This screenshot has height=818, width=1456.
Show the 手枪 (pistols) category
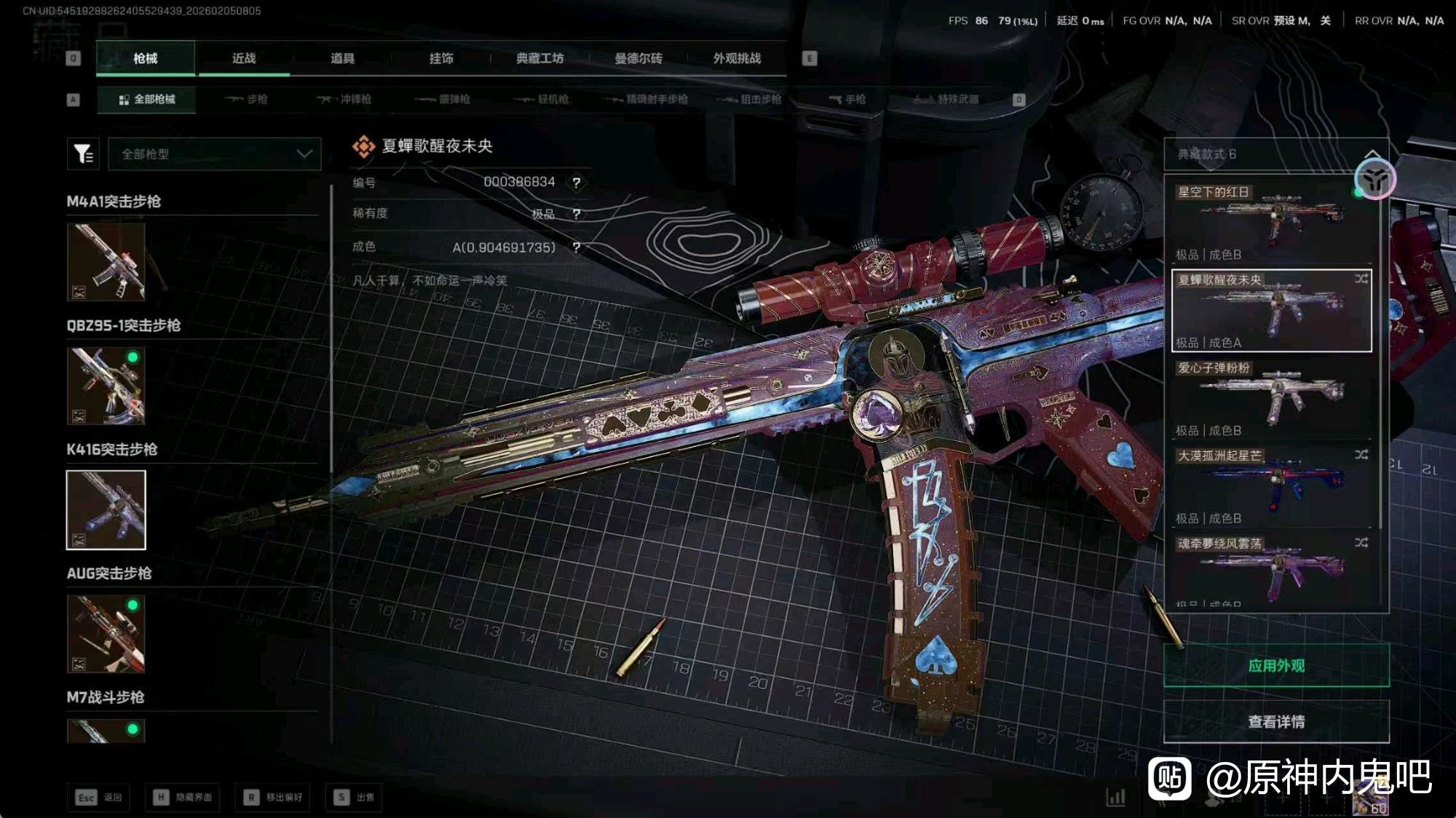click(x=848, y=99)
